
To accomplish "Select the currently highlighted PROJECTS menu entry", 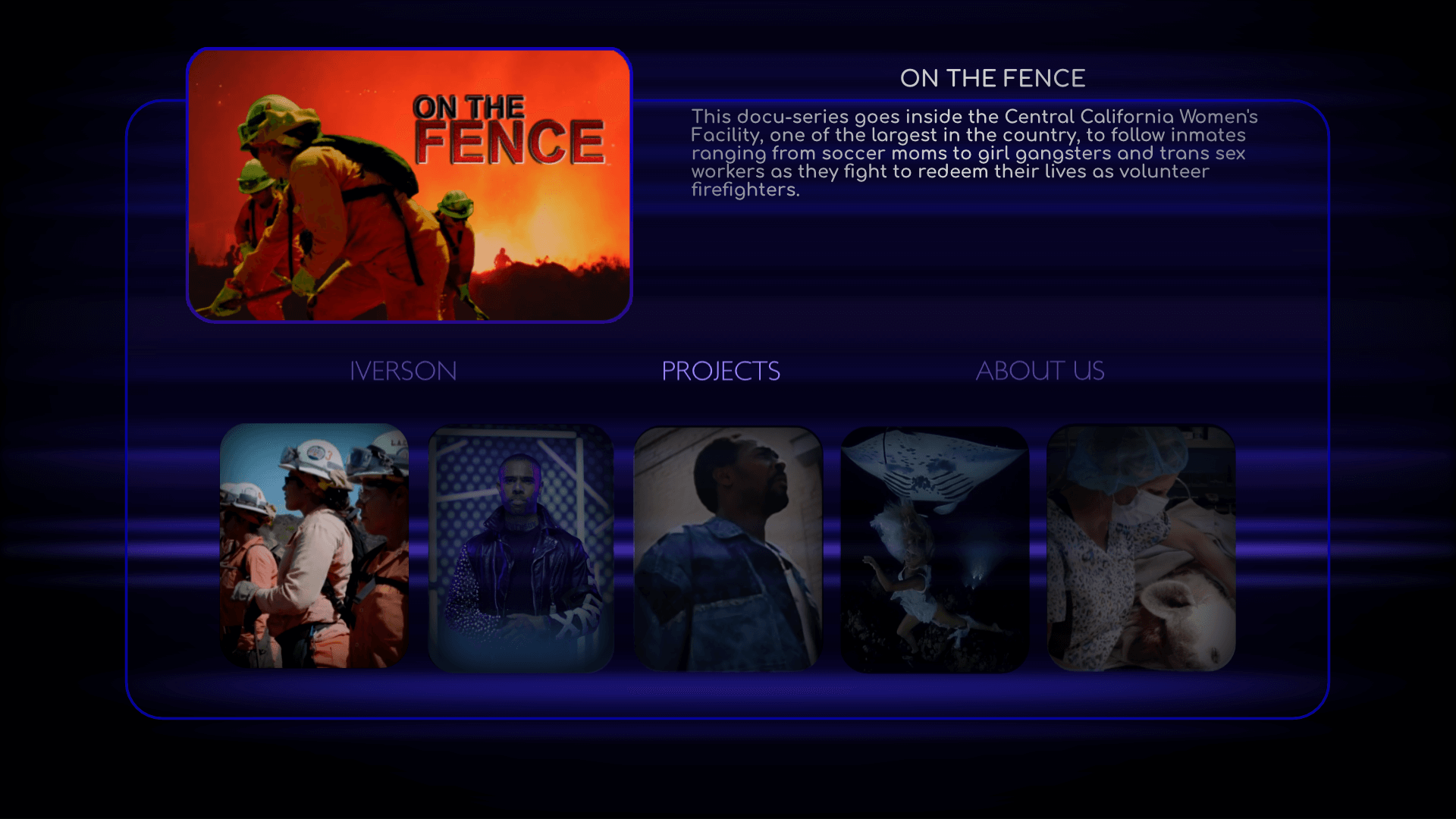I will point(721,371).
